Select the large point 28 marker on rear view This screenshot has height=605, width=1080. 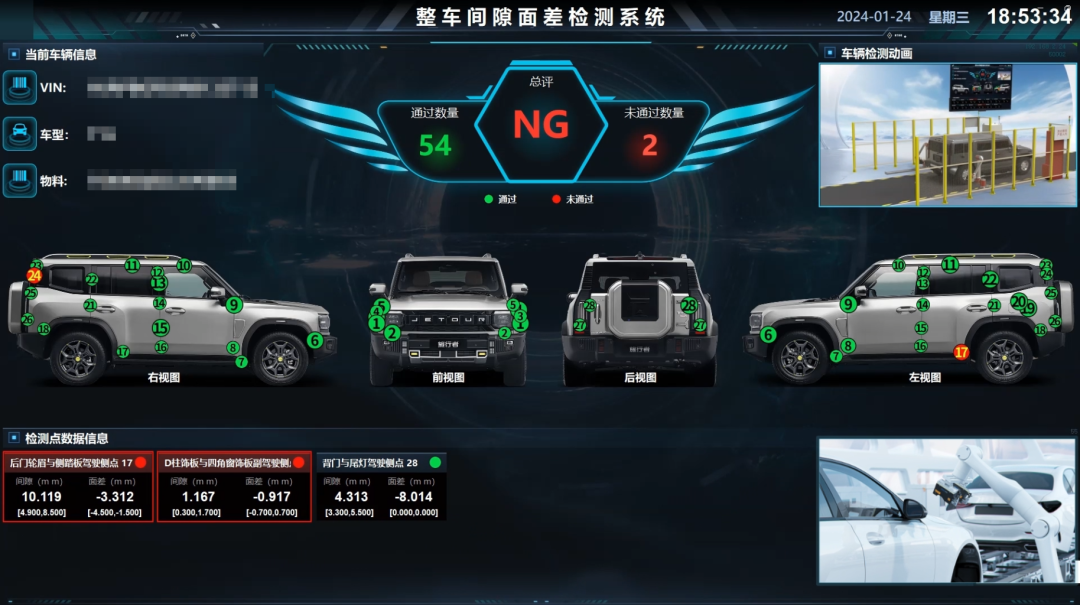click(688, 306)
